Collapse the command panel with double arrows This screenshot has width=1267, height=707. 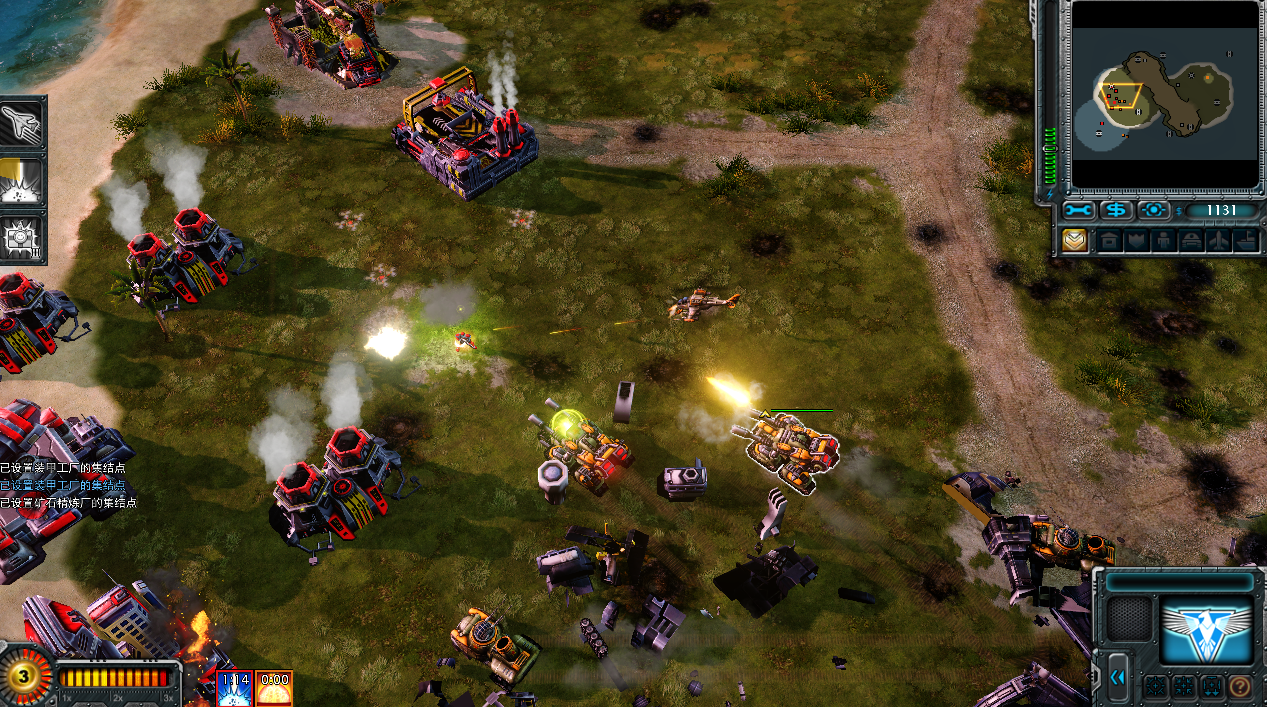point(1118,677)
